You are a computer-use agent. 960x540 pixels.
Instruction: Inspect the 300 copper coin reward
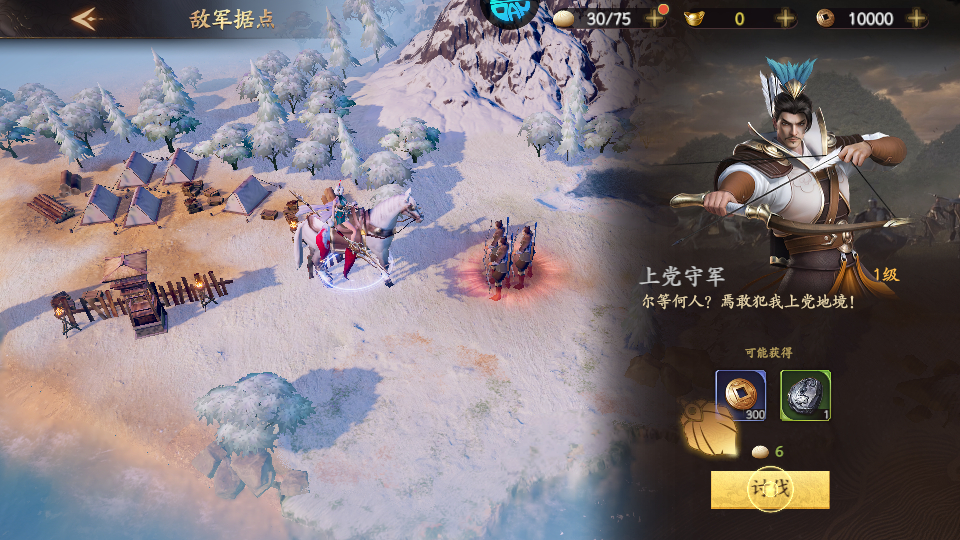tap(741, 395)
